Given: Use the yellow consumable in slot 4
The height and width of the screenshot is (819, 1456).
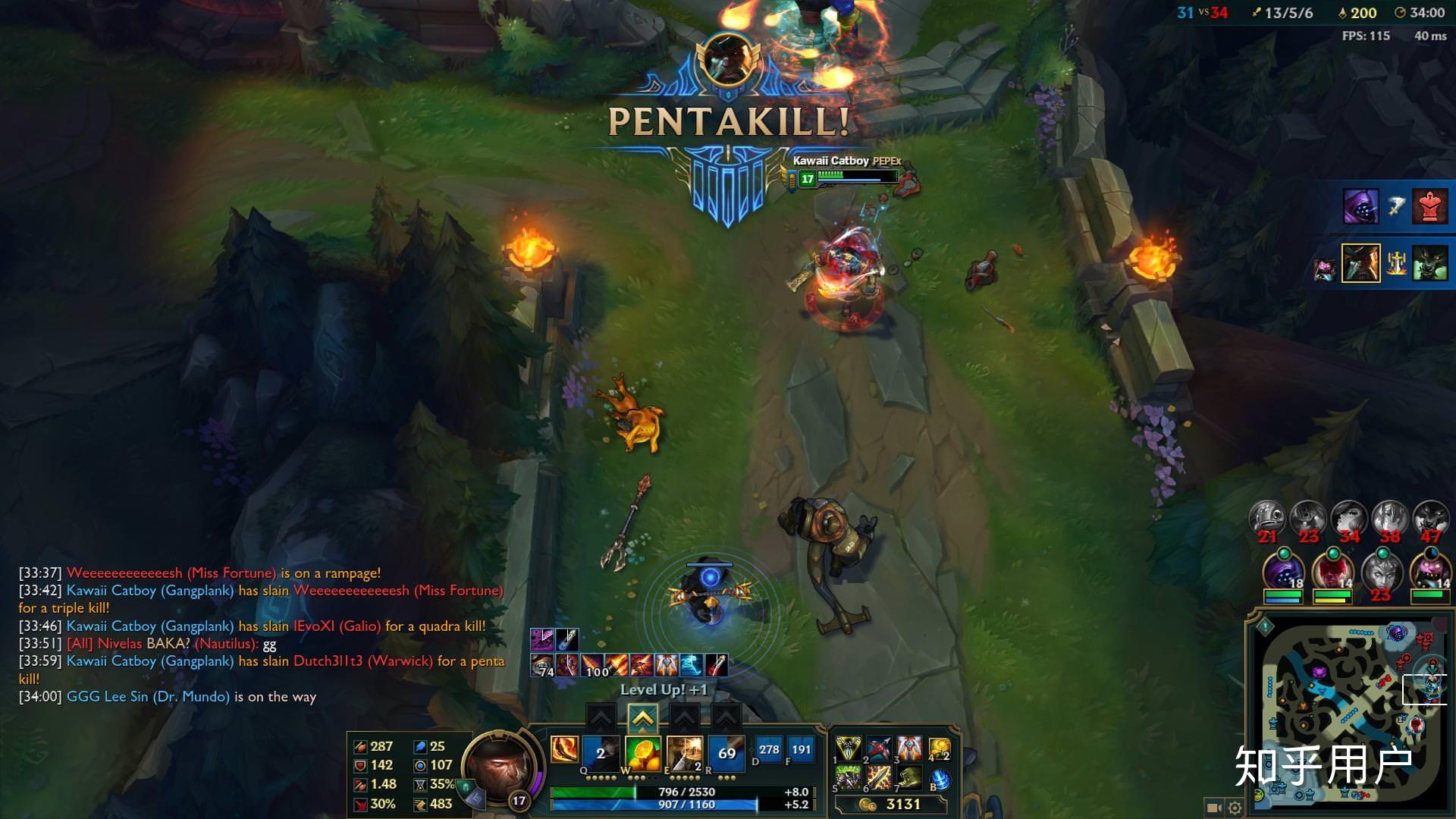Looking at the screenshot, I should [x=939, y=749].
